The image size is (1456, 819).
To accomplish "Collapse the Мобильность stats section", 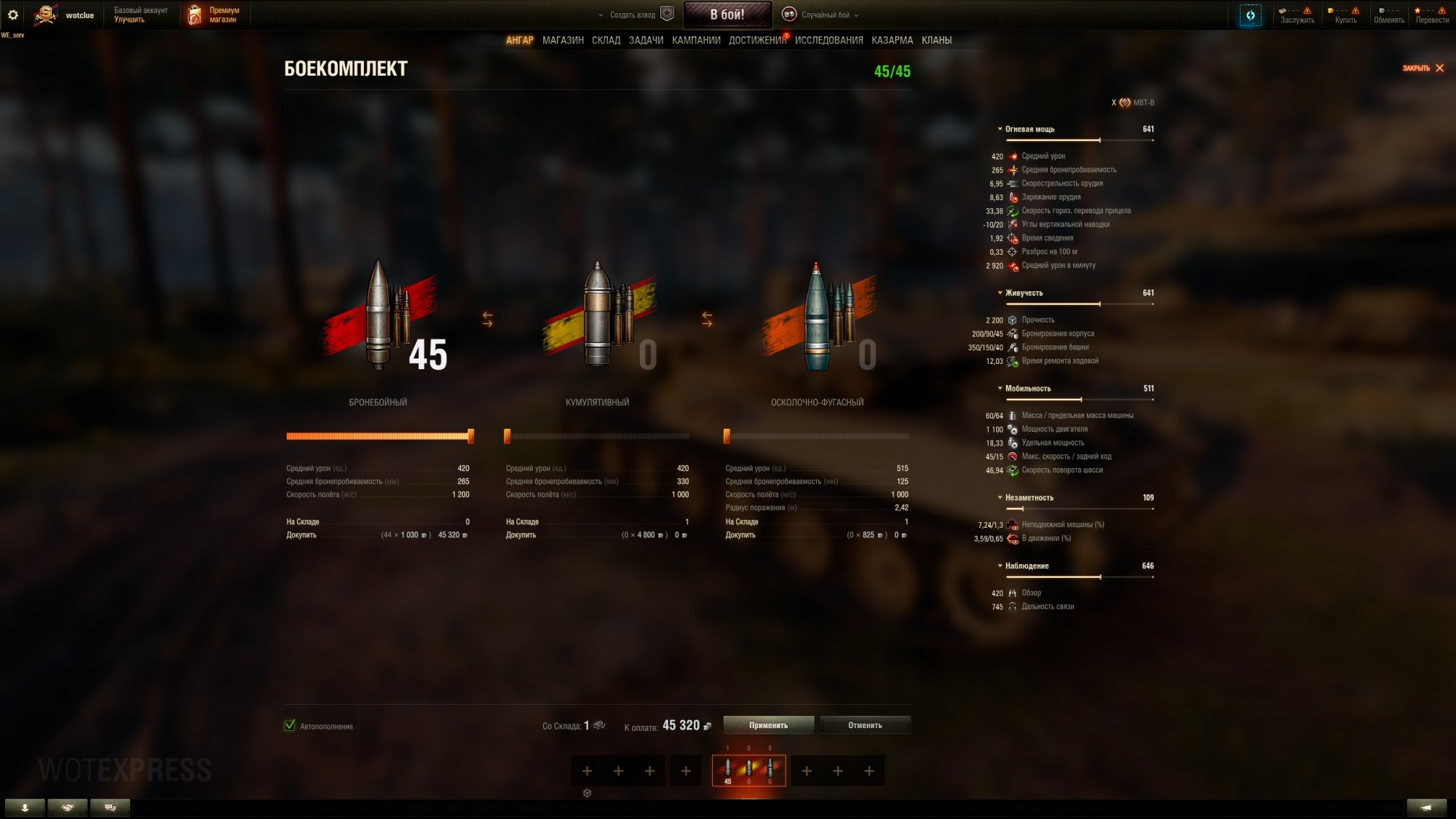I will tap(999, 388).
